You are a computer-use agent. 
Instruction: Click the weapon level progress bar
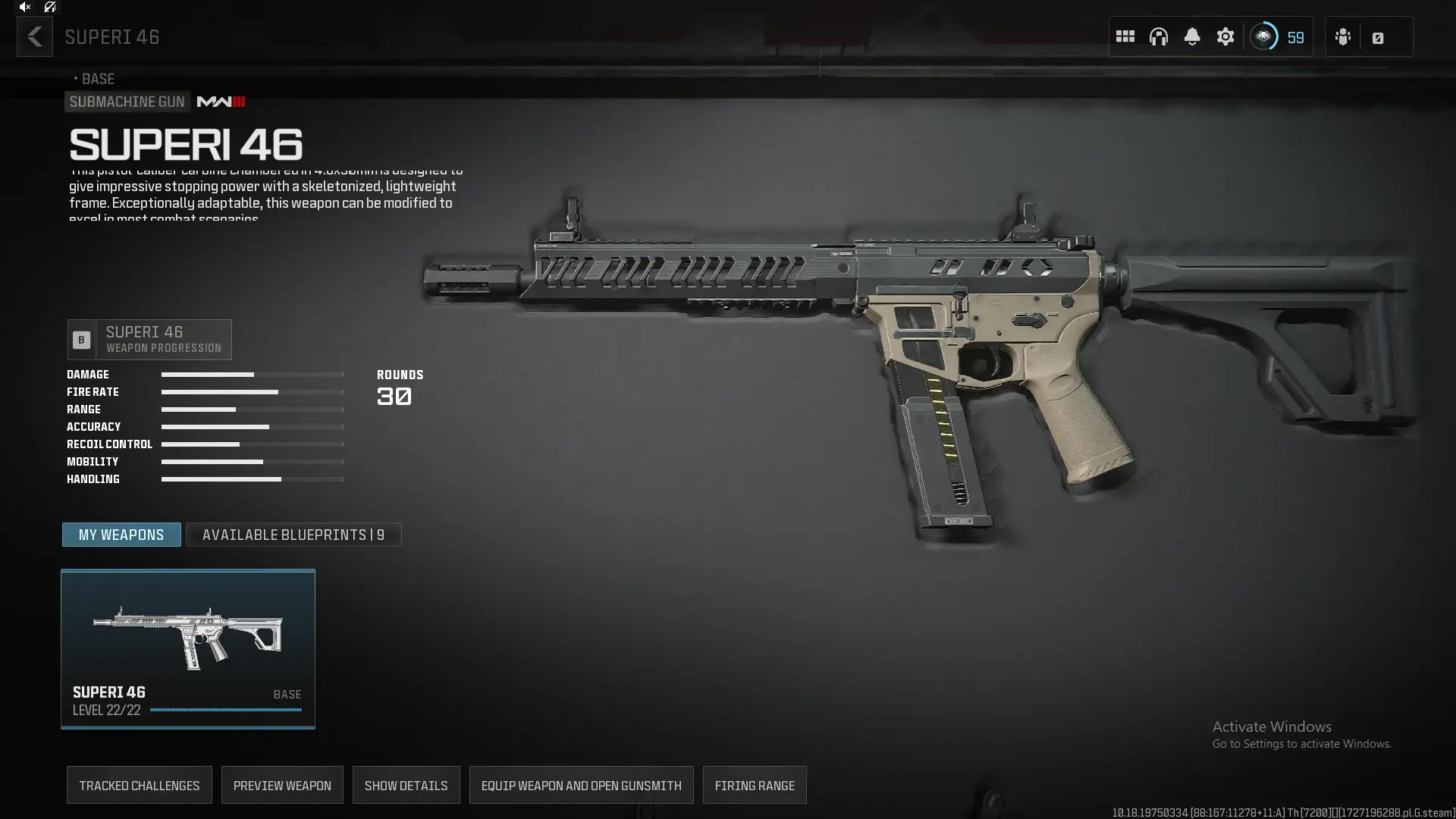[225, 710]
